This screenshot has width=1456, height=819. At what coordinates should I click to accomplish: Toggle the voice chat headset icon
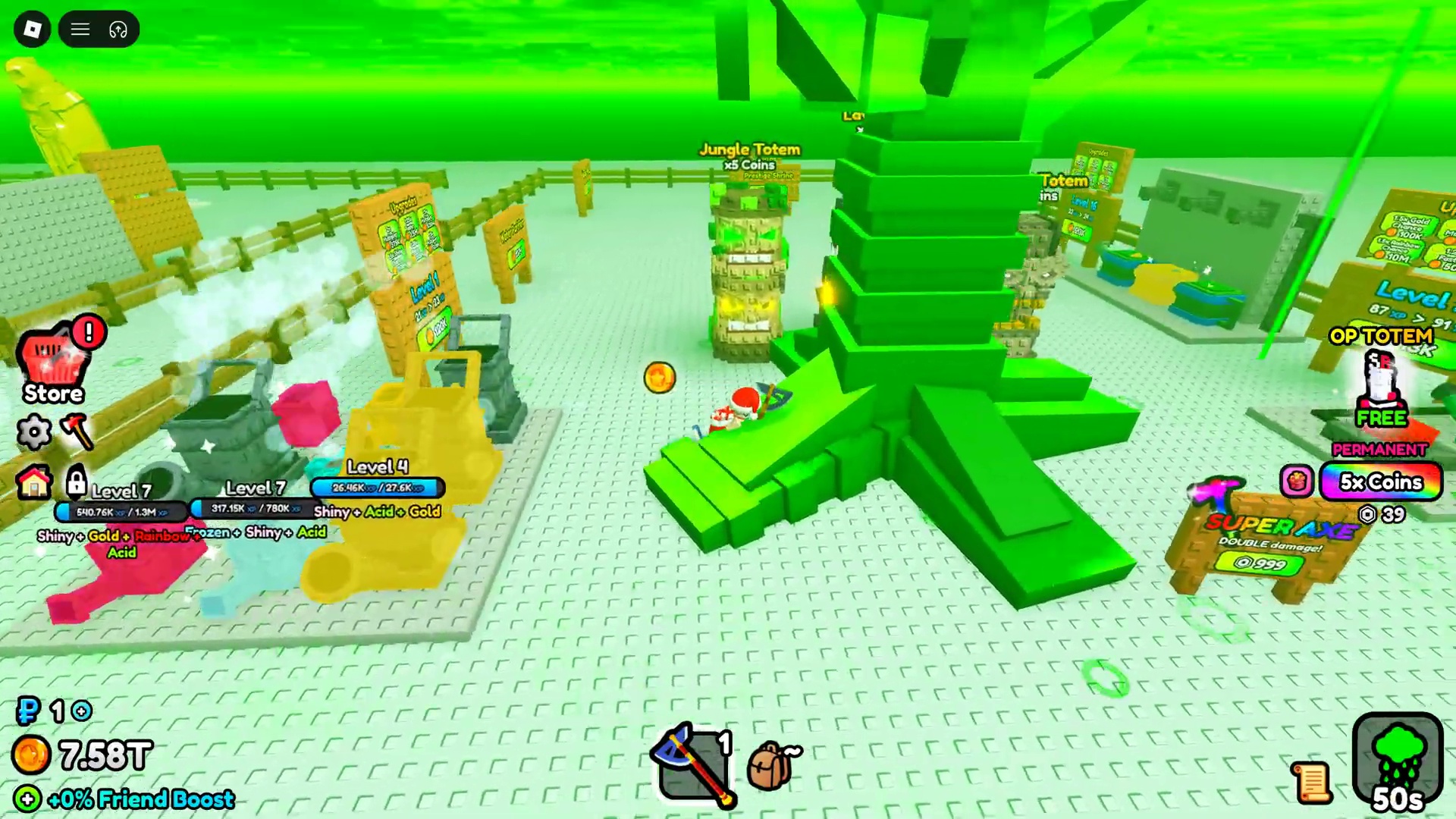(x=118, y=29)
